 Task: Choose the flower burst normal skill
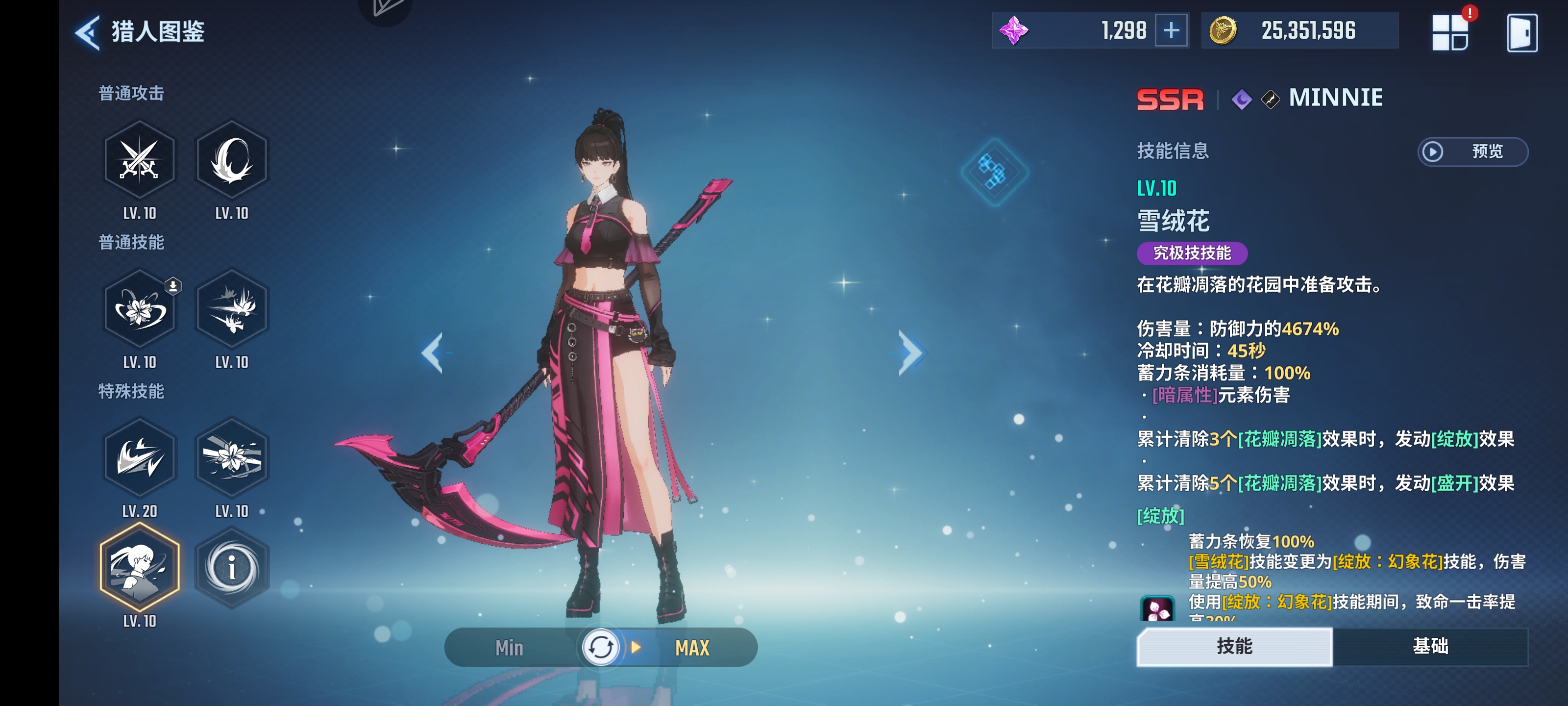coord(231,309)
